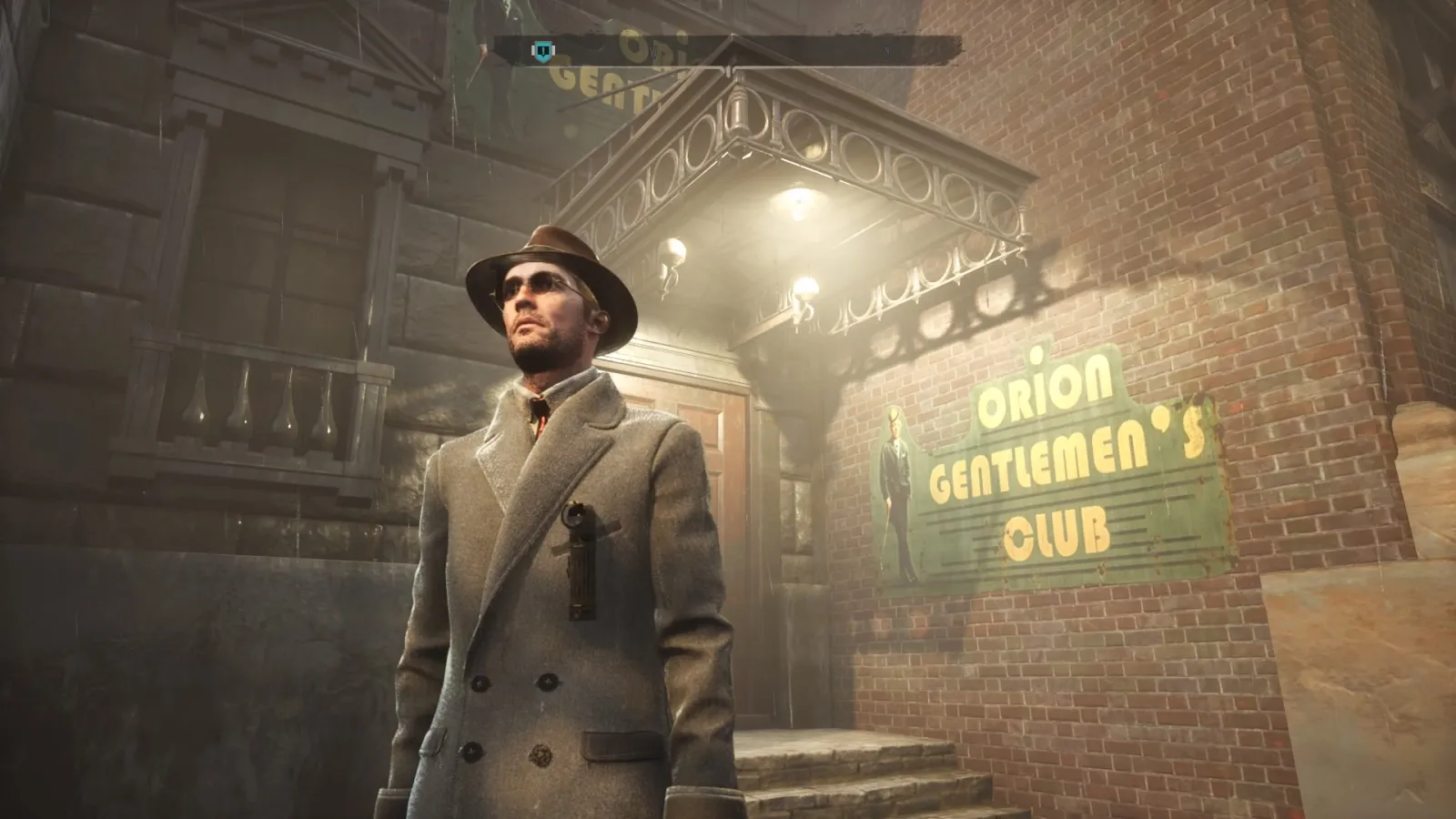This screenshot has height=819, width=1456.
Task: Click the teal objective marker on the compass
Action: (x=543, y=52)
